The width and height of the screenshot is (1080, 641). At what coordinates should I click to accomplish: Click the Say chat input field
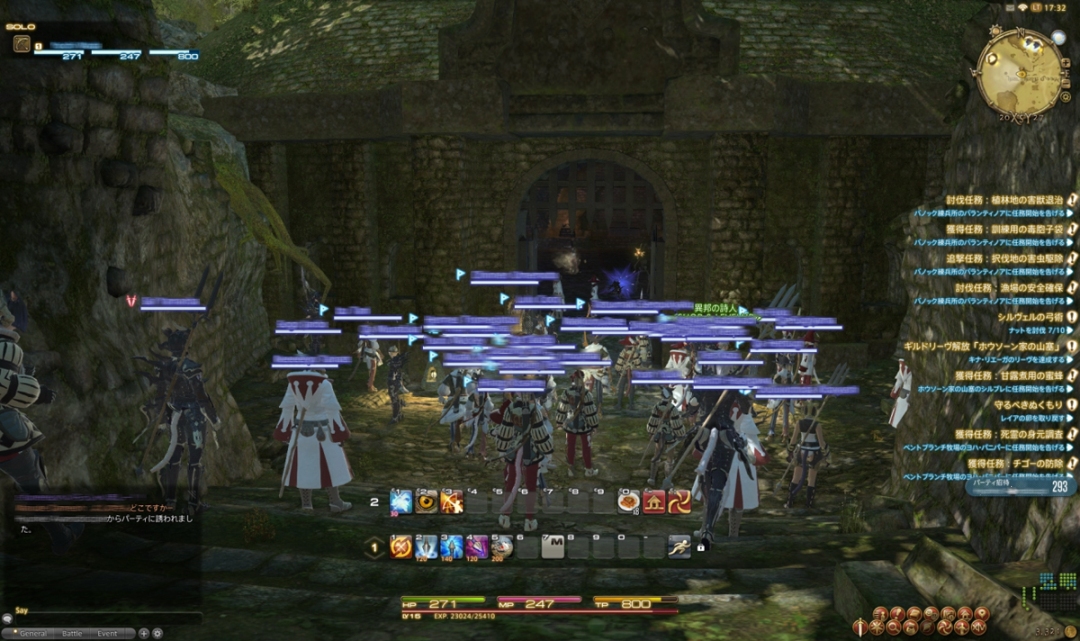click(x=100, y=618)
